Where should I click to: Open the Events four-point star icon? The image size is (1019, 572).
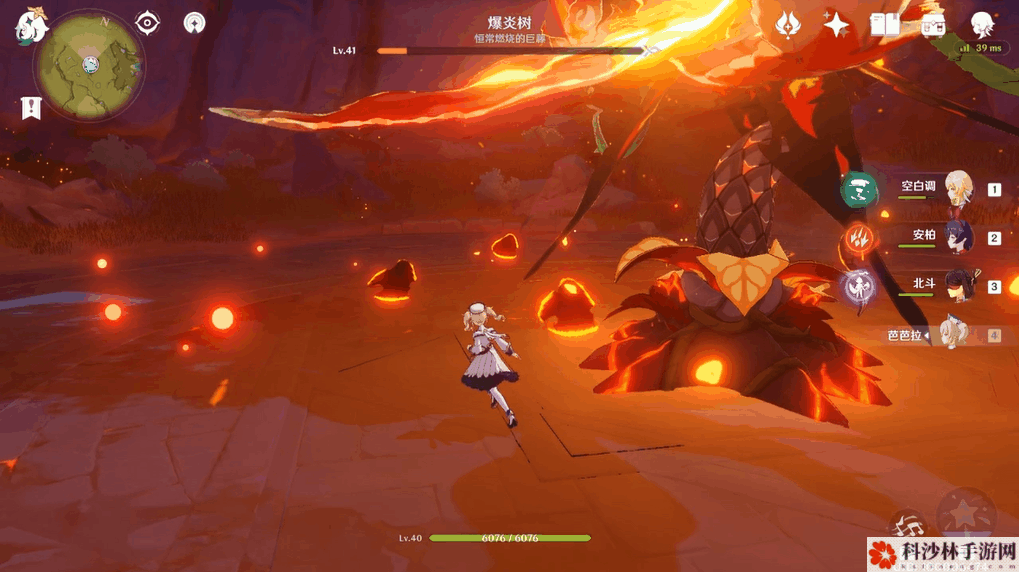coord(836,24)
